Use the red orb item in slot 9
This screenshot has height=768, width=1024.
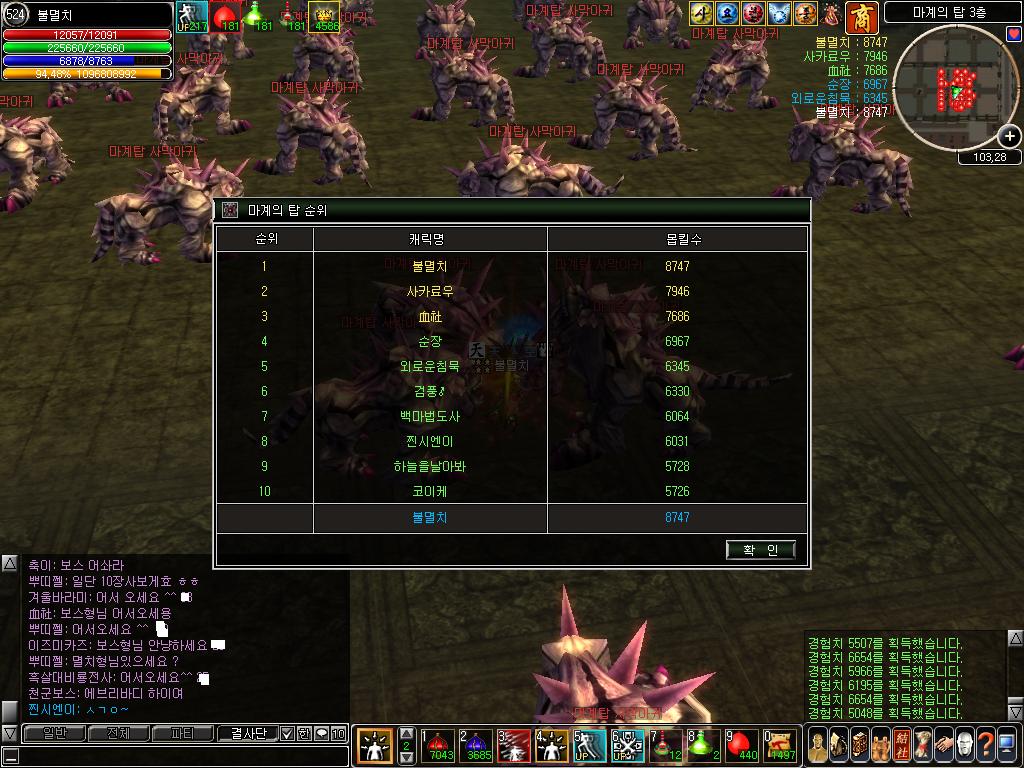[x=745, y=744]
